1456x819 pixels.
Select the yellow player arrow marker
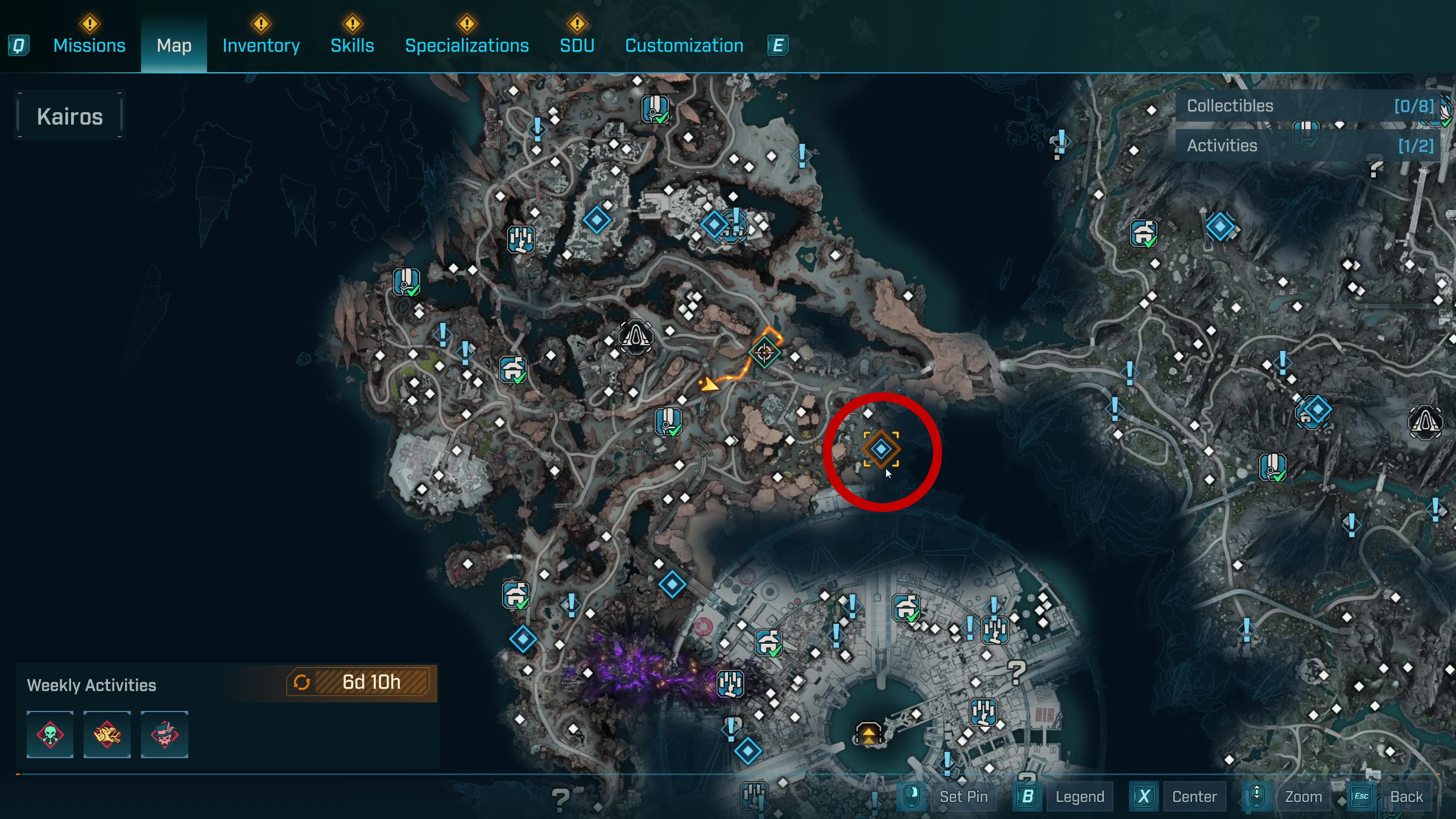709,386
